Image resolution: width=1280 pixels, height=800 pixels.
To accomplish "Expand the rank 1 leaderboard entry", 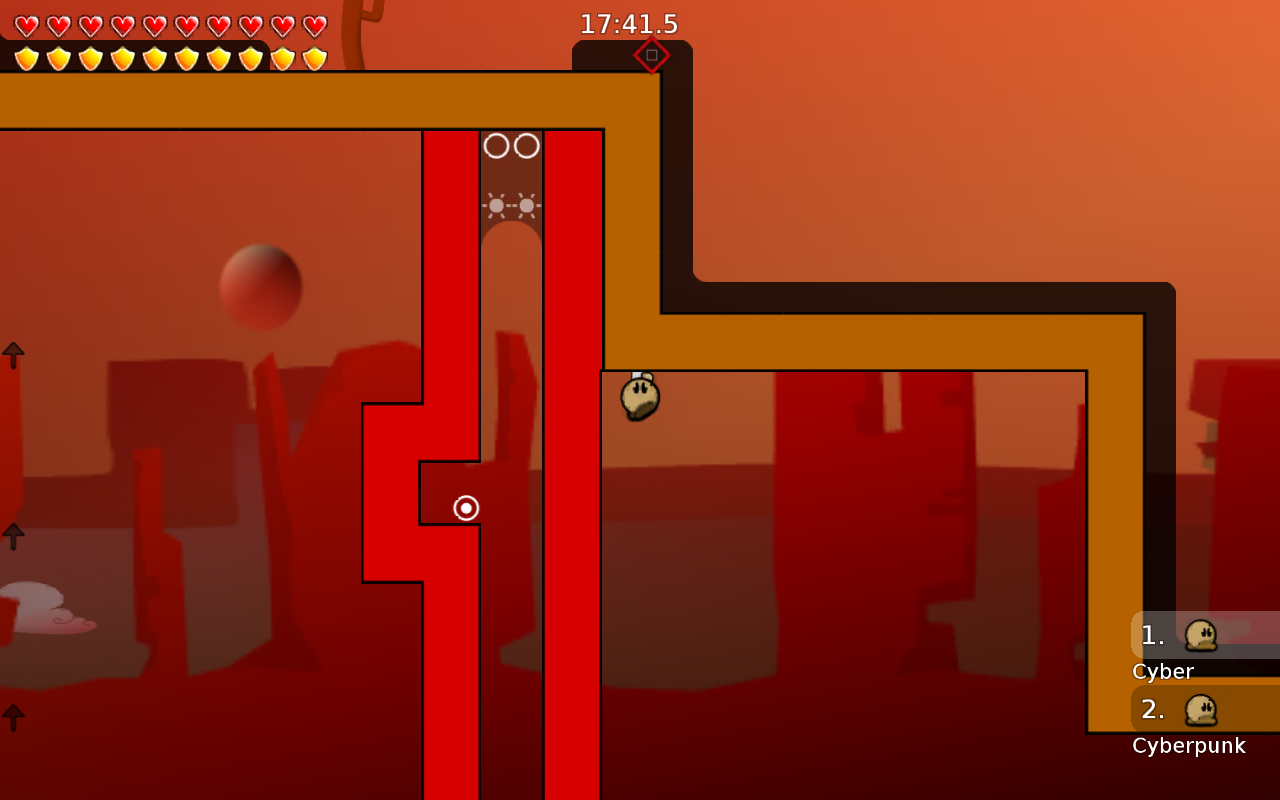I will 1152,635.
